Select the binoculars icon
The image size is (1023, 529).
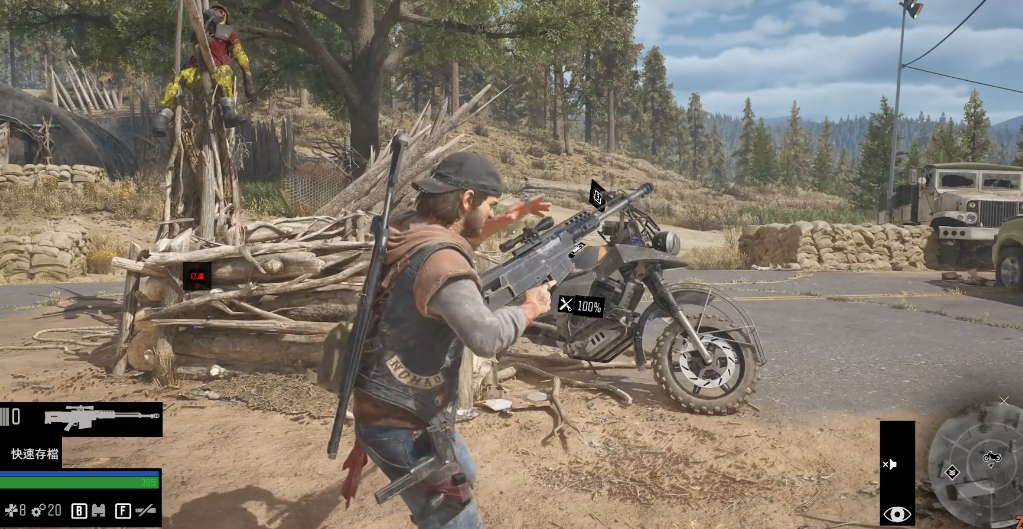click(x=99, y=511)
